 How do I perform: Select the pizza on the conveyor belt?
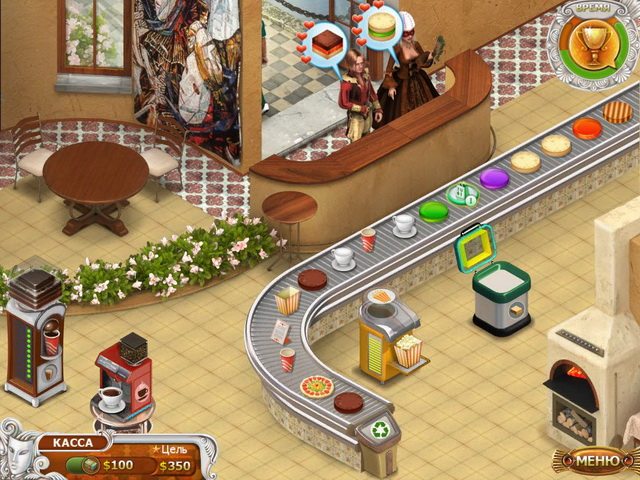tap(317, 385)
